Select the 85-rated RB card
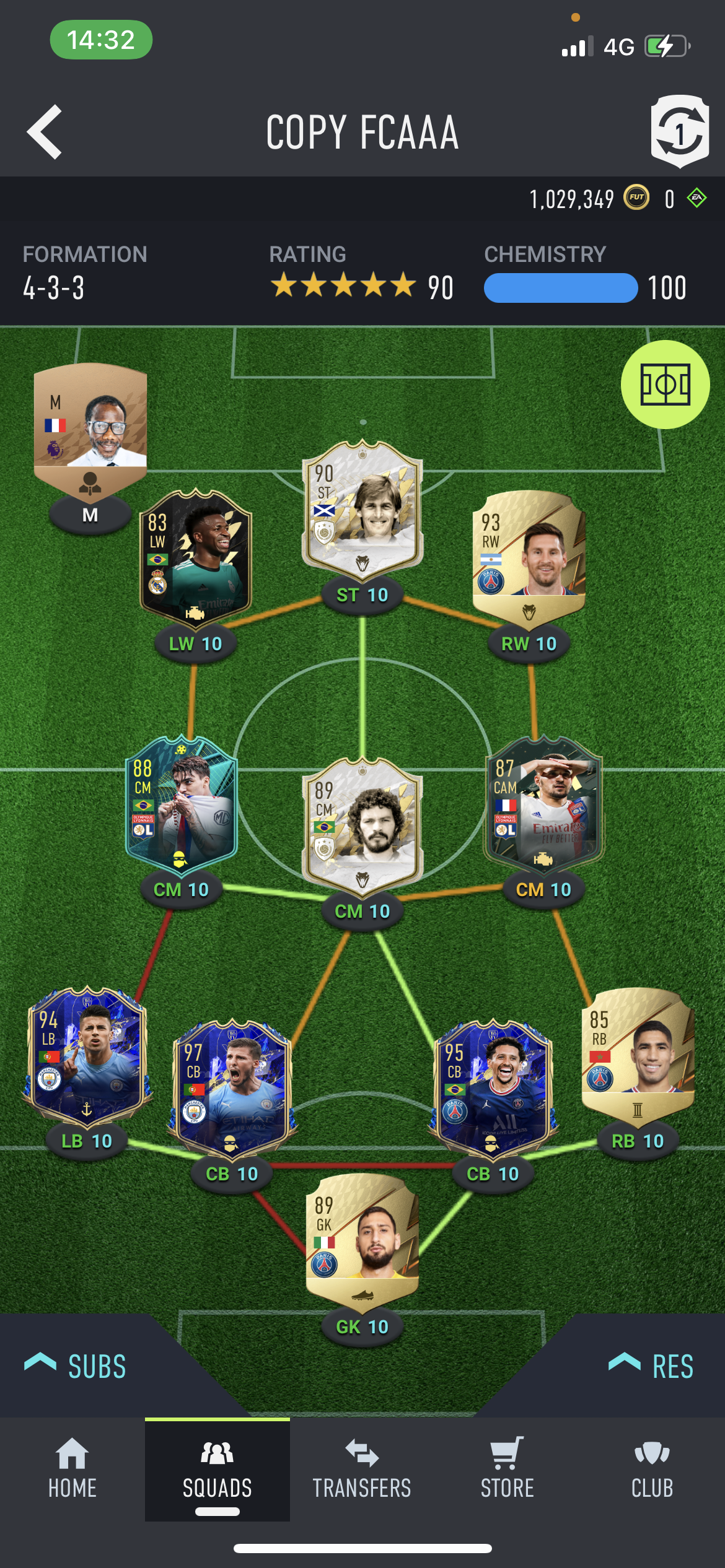 click(638, 1053)
